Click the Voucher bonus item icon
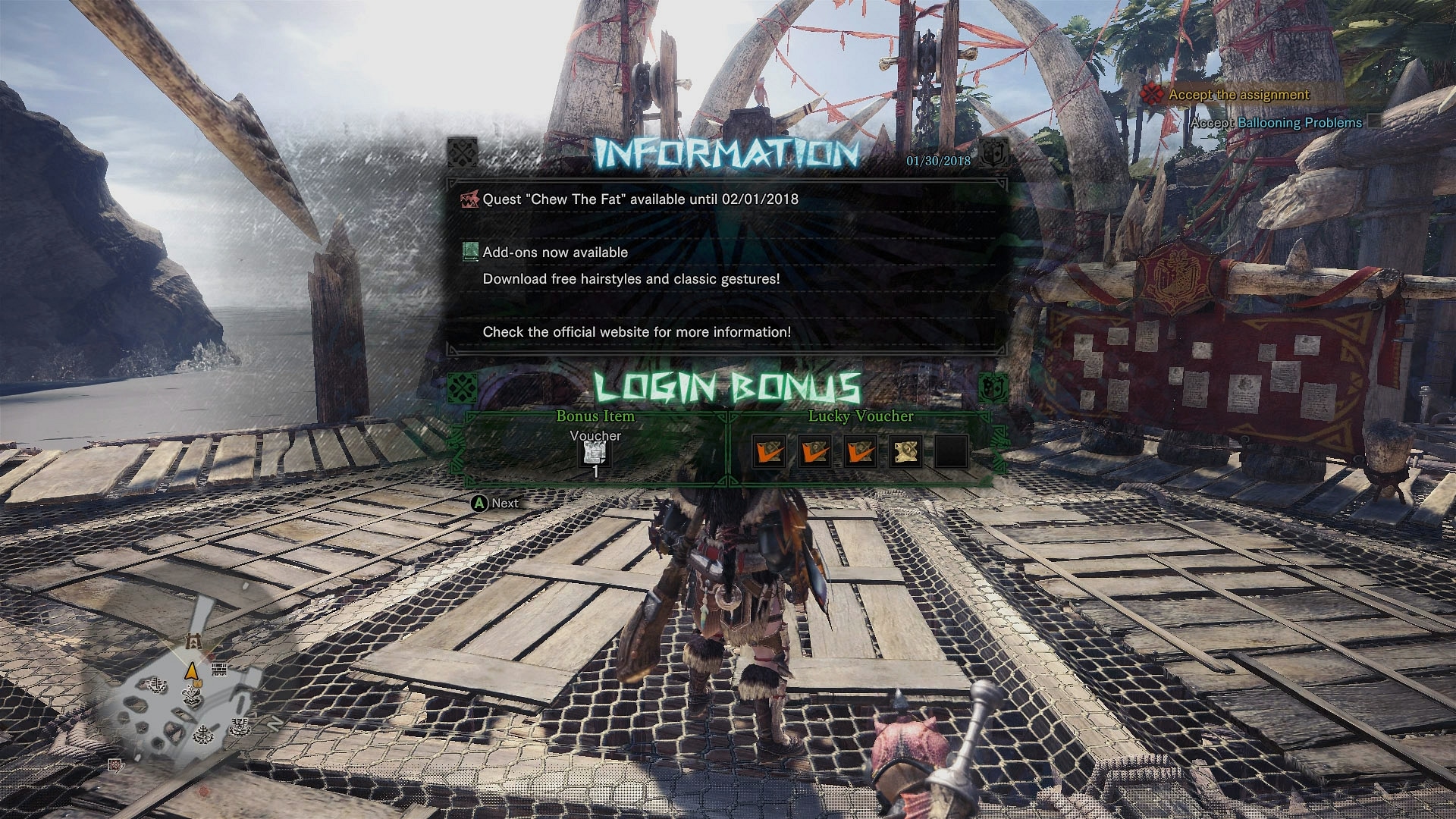 pos(595,453)
